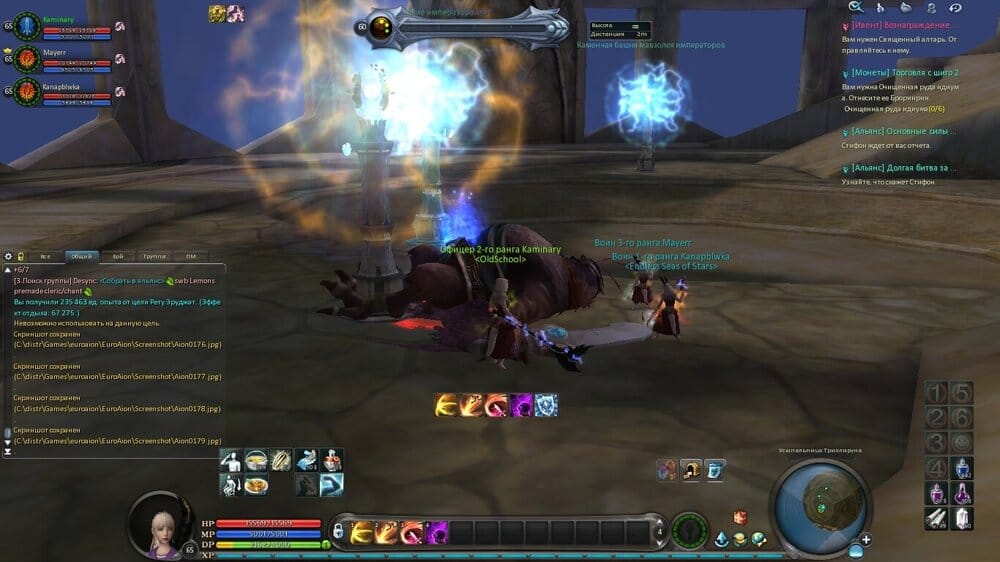Open the [Монеты] Торговля с шиго quest
Viewport: 1000px width, 562px height.
[904, 73]
